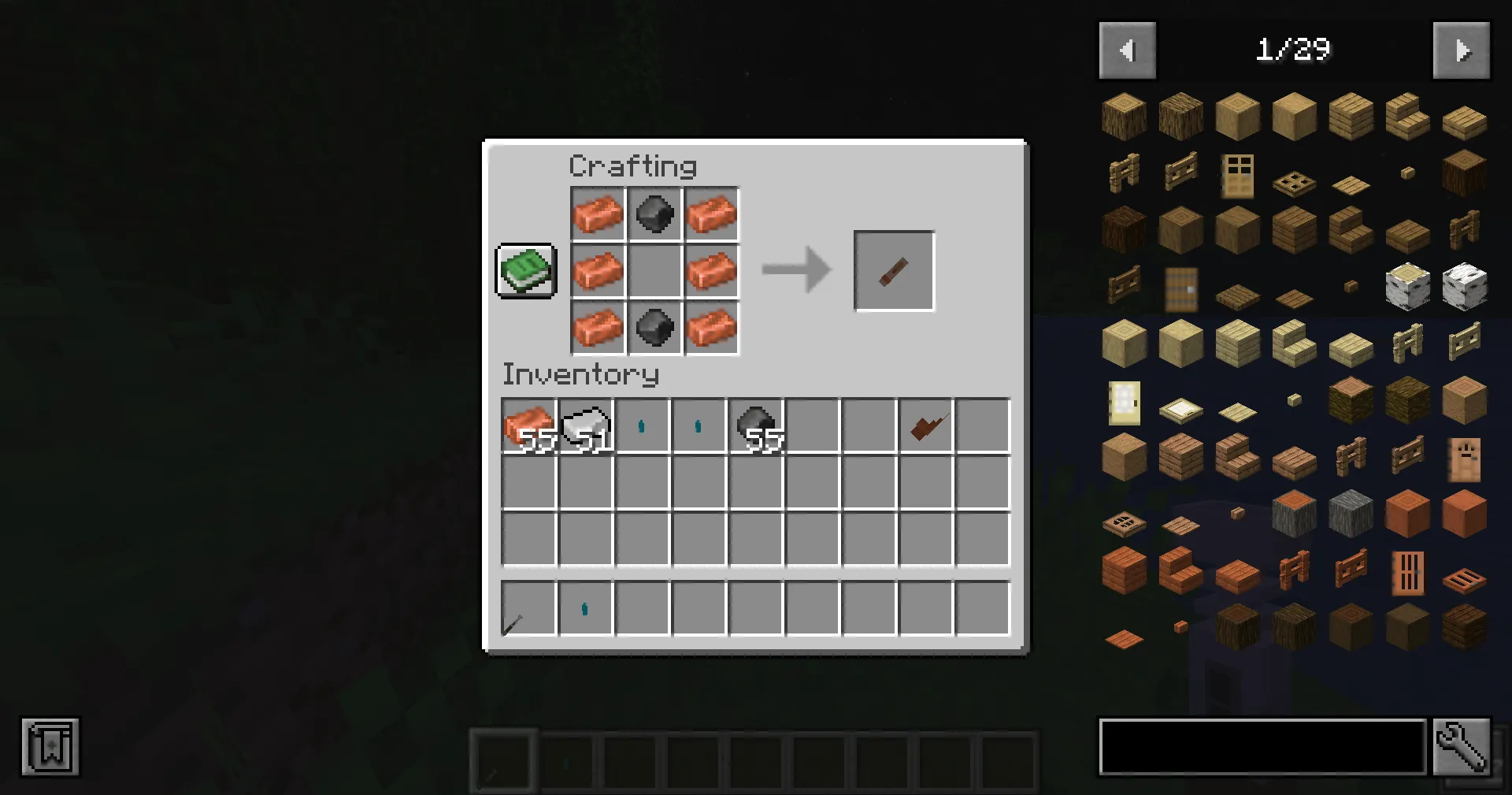This screenshot has height=795, width=1512.
Task: Click the crossbow item in the inventory row
Action: (925, 425)
